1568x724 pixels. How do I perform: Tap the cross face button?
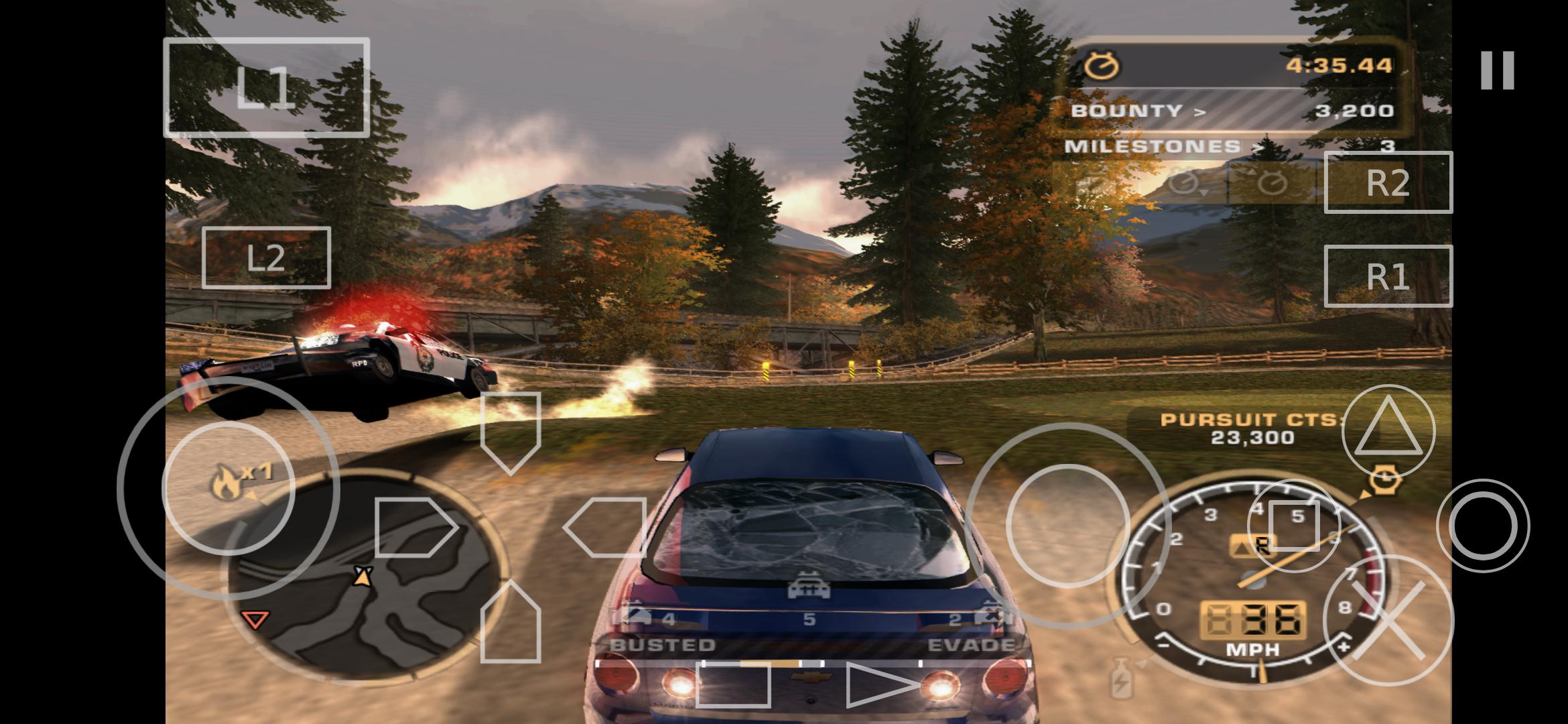coord(1388,620)
